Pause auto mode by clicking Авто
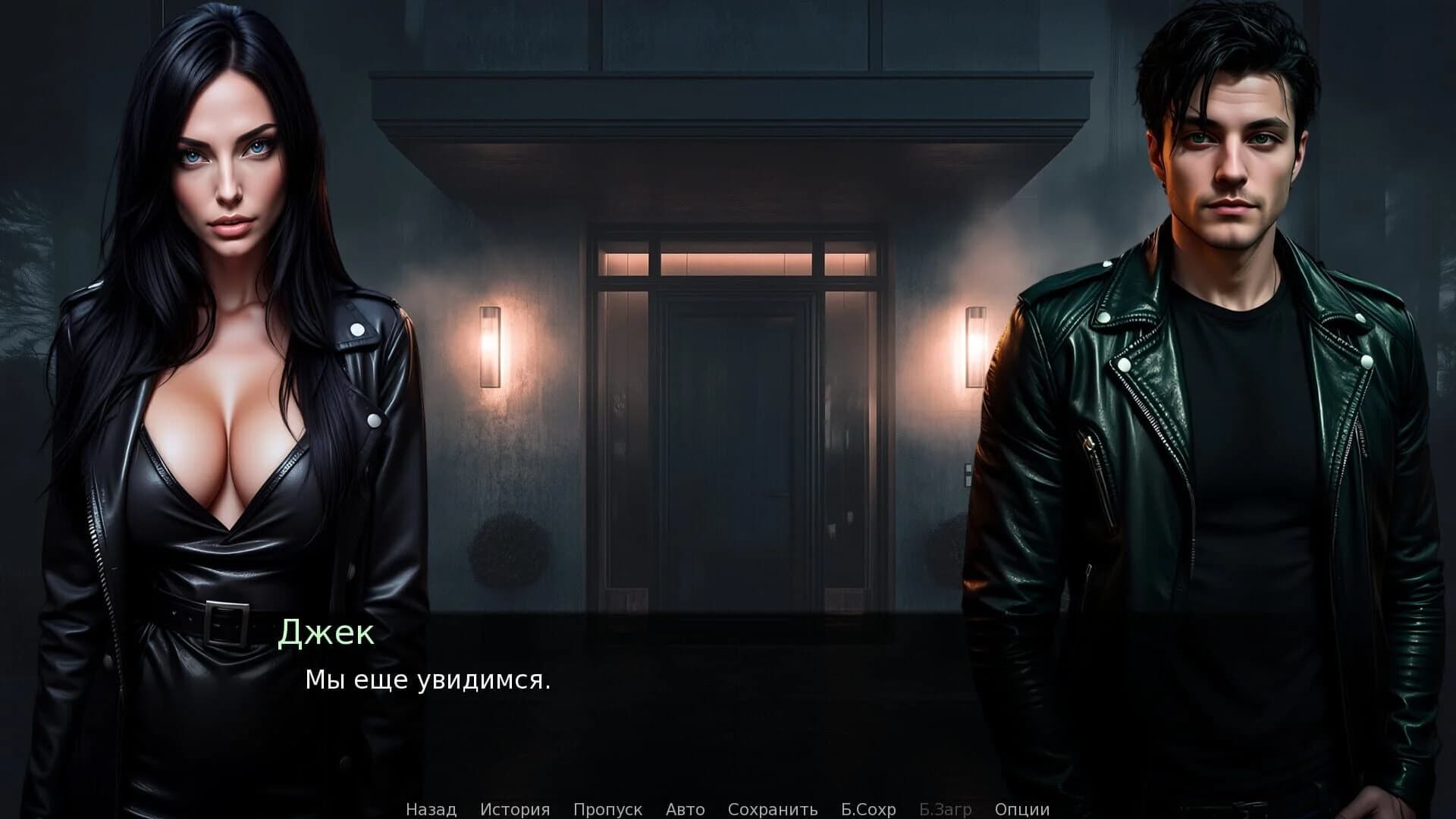The image size is (1456, 819). [685, 809]
